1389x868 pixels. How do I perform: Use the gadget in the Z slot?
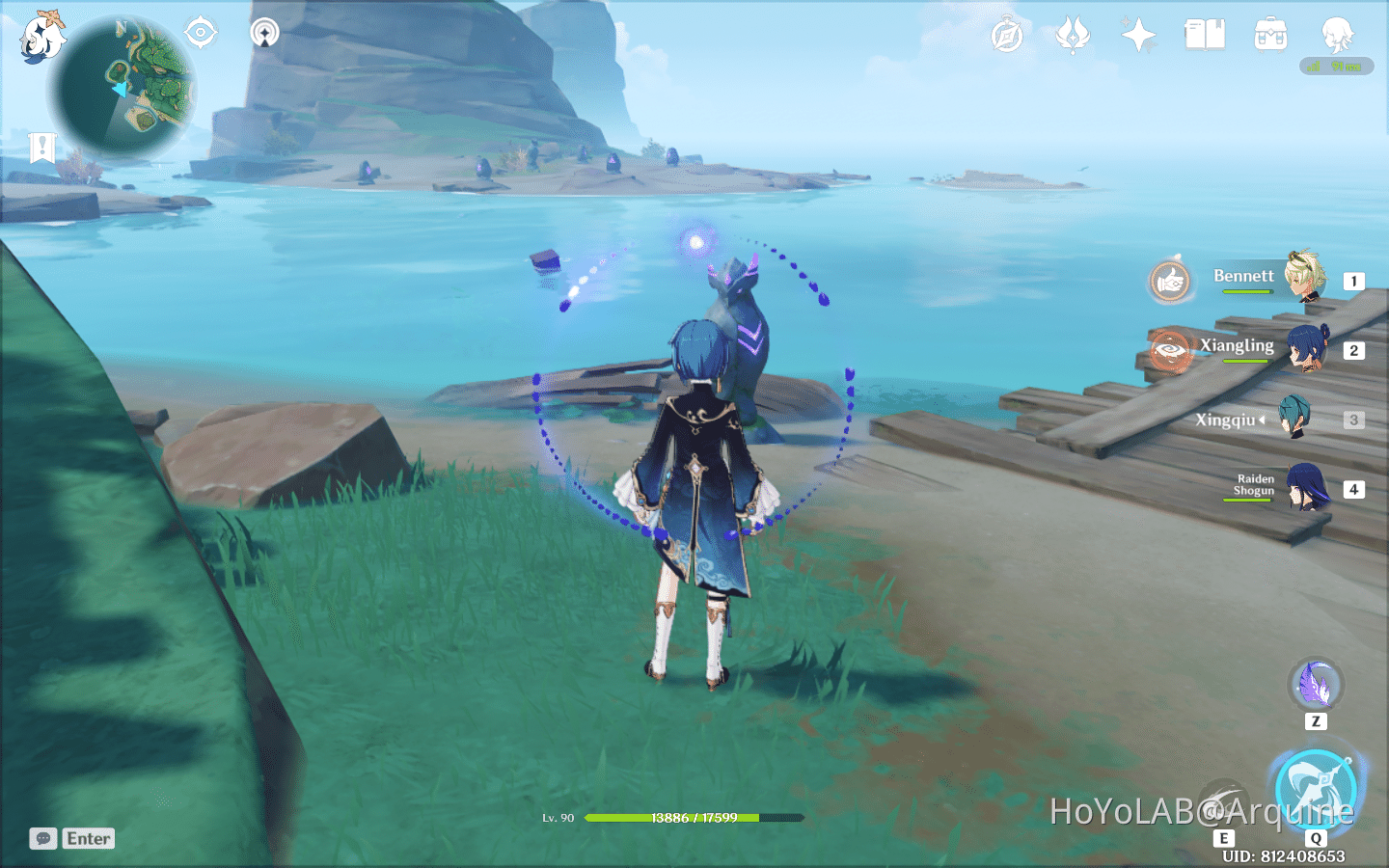pos(1317,685)
